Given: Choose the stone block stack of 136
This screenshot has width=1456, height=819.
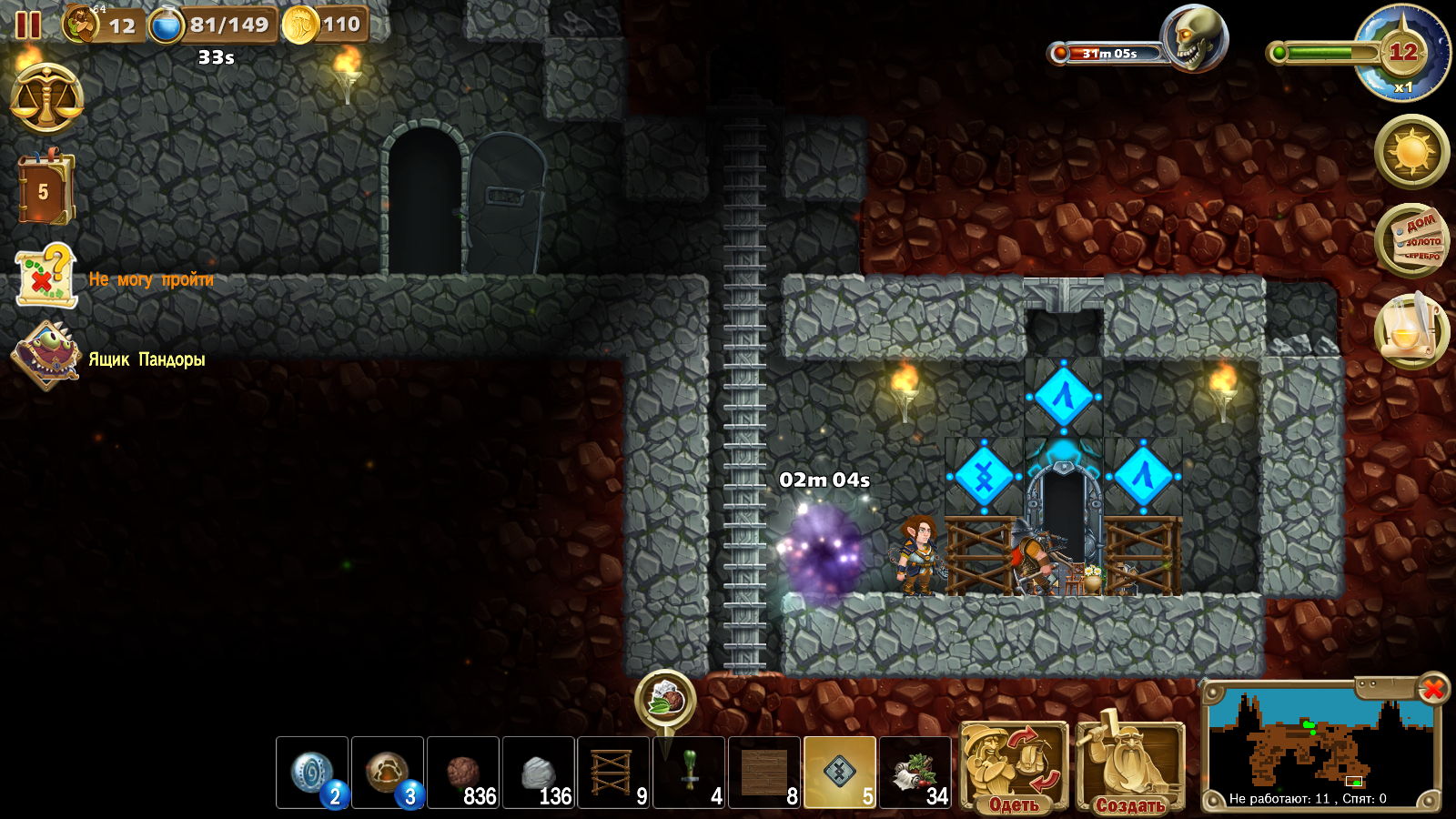Looking at the screenshot, I should pos(539,773).
